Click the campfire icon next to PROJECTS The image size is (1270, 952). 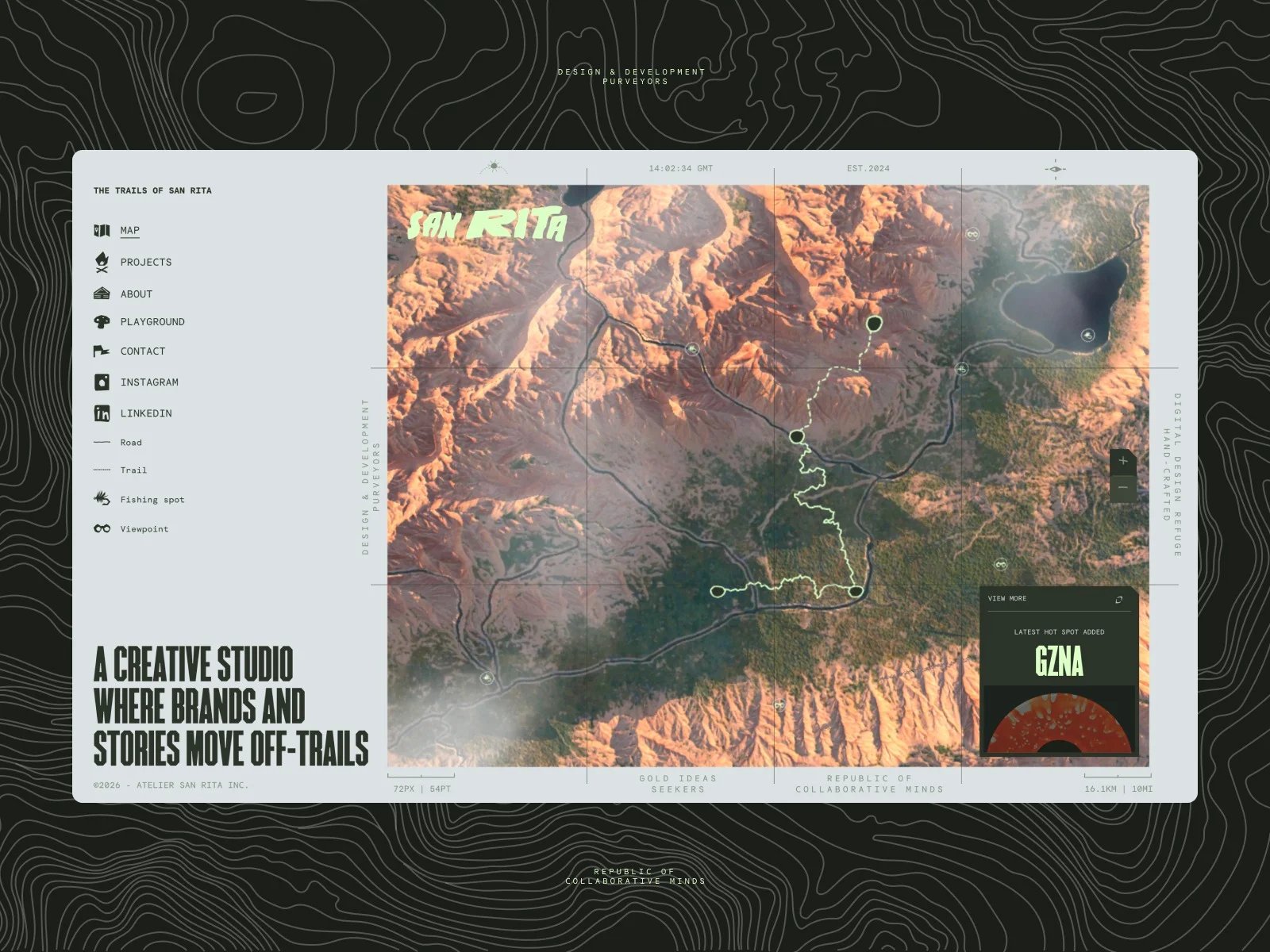(x=102, y=262)
